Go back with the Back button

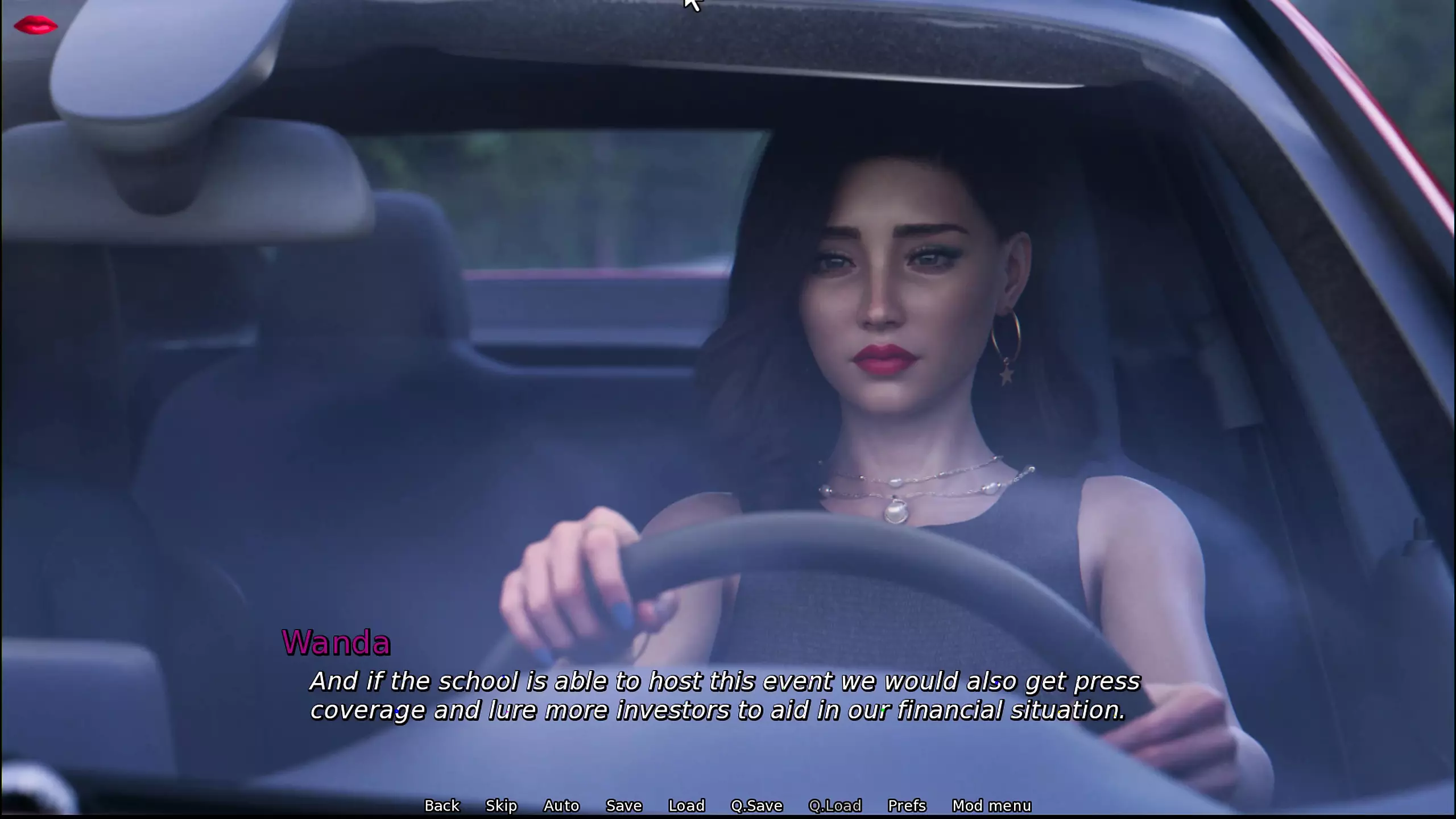pyautogui.click(x=441, y=805)
